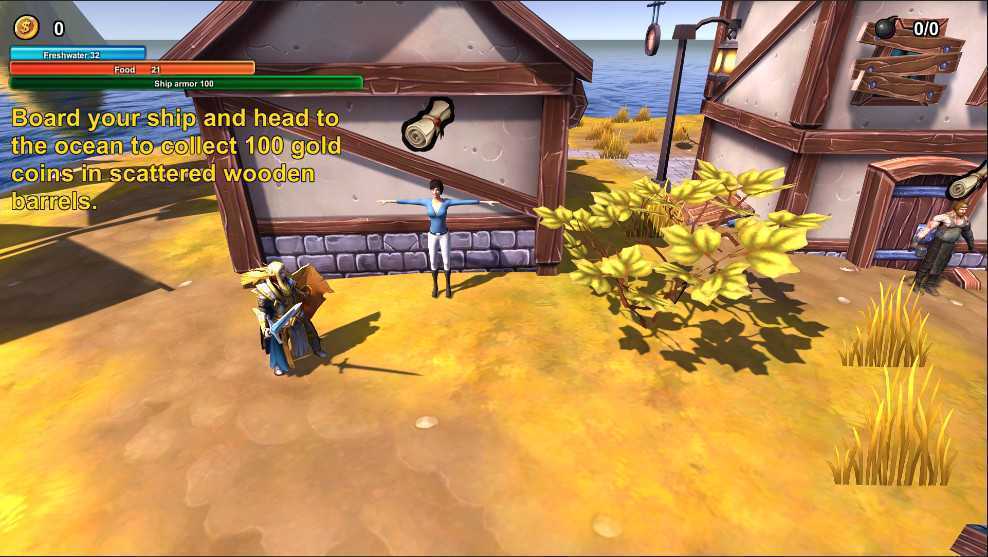The height and width of the screenshot is (557, 988).
Task: Open the ship boarding objective text
Action: pyautogui.click(x=176, y=159)
